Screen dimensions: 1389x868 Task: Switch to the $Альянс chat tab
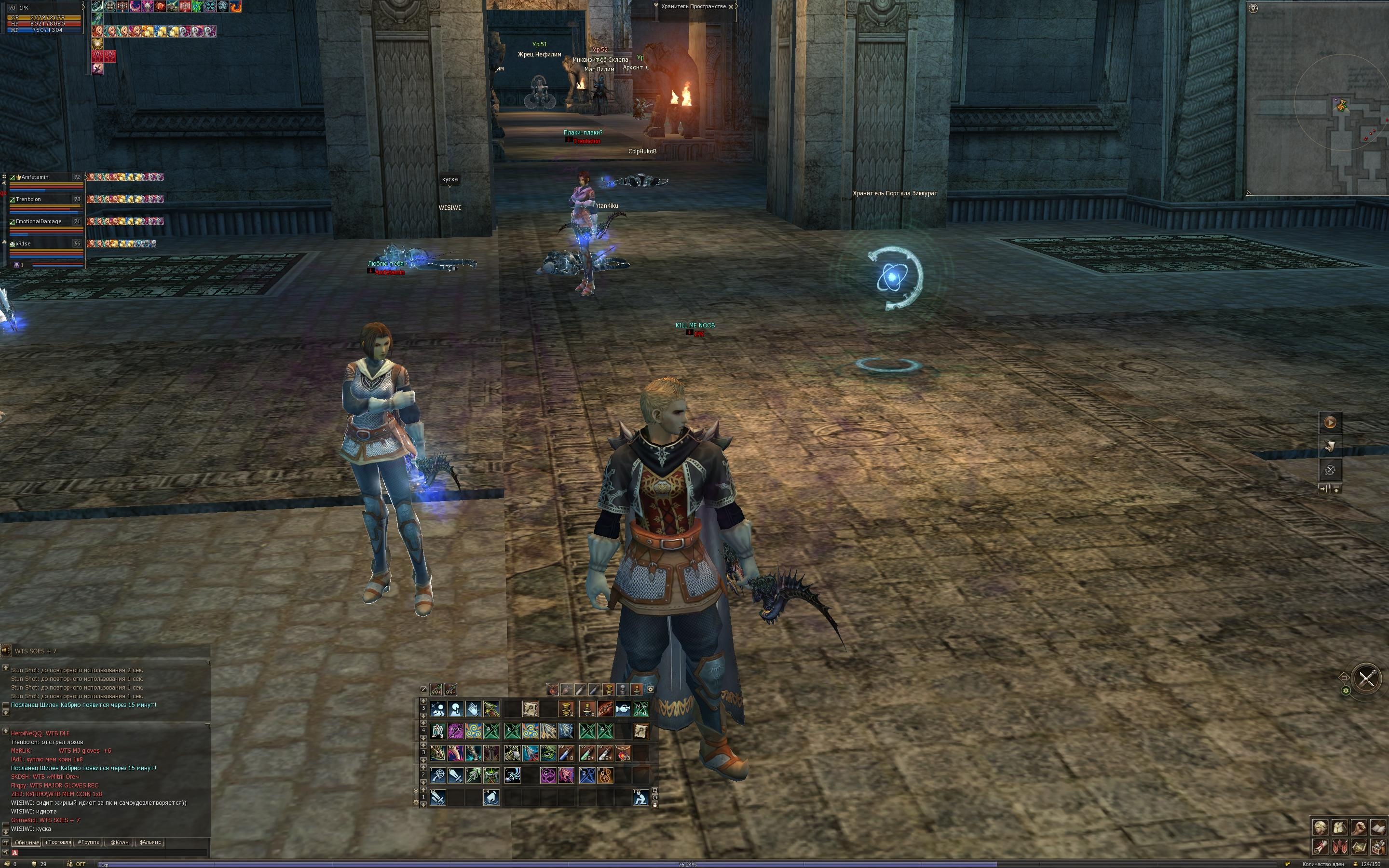(x=150, y=842)
